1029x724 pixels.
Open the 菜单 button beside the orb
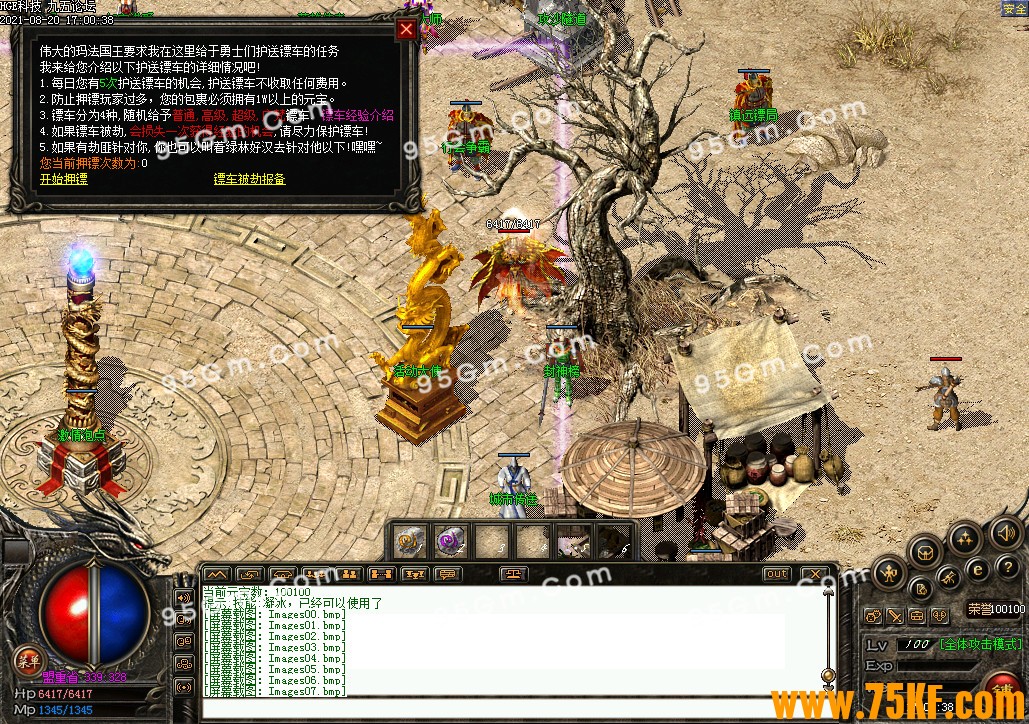(28, 660)
